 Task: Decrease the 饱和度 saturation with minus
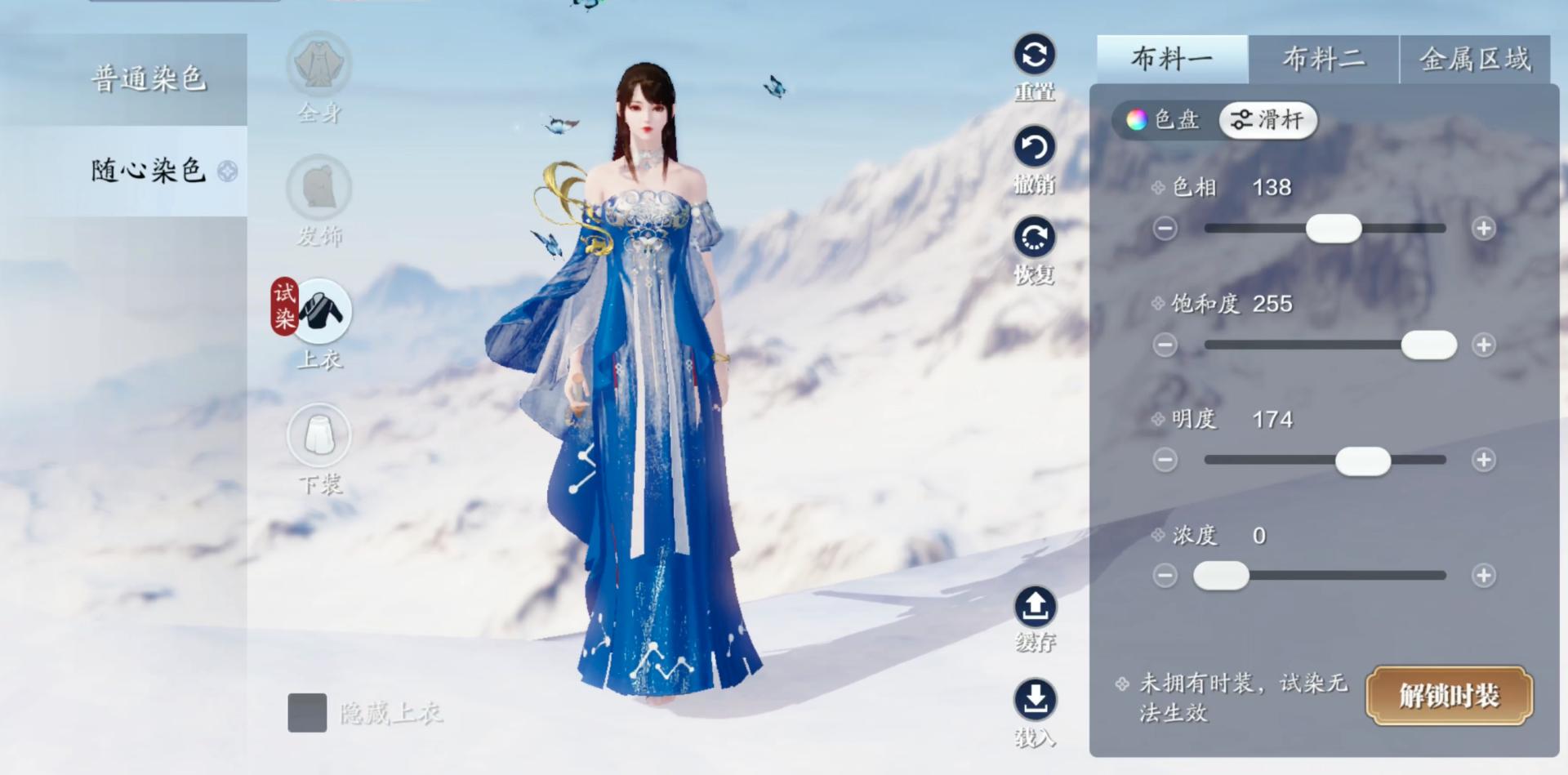1165,345
